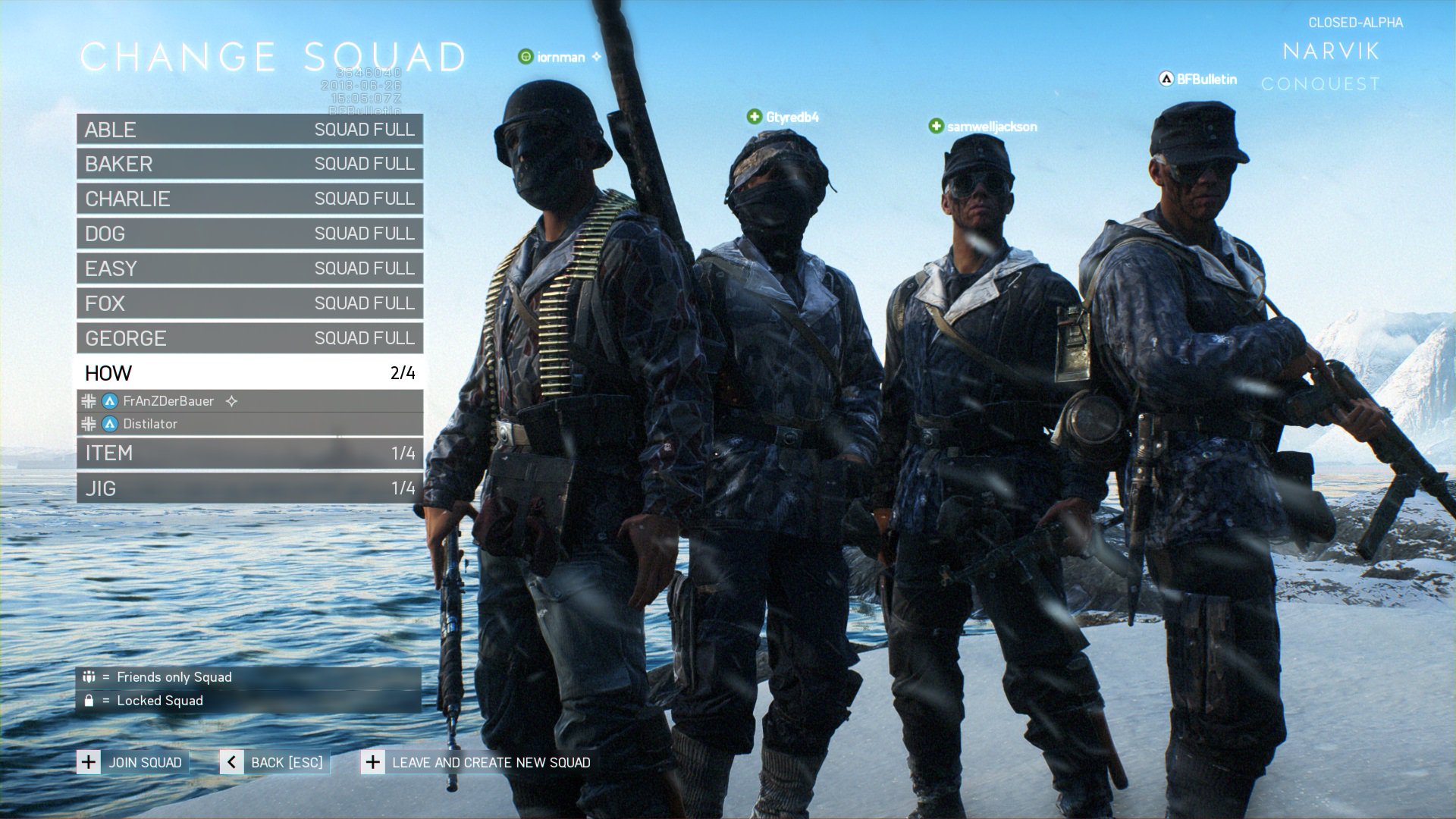This screenshot has height=819, width=1456.
Task: Choose the ITEM squad row
Action: (249, 453)
